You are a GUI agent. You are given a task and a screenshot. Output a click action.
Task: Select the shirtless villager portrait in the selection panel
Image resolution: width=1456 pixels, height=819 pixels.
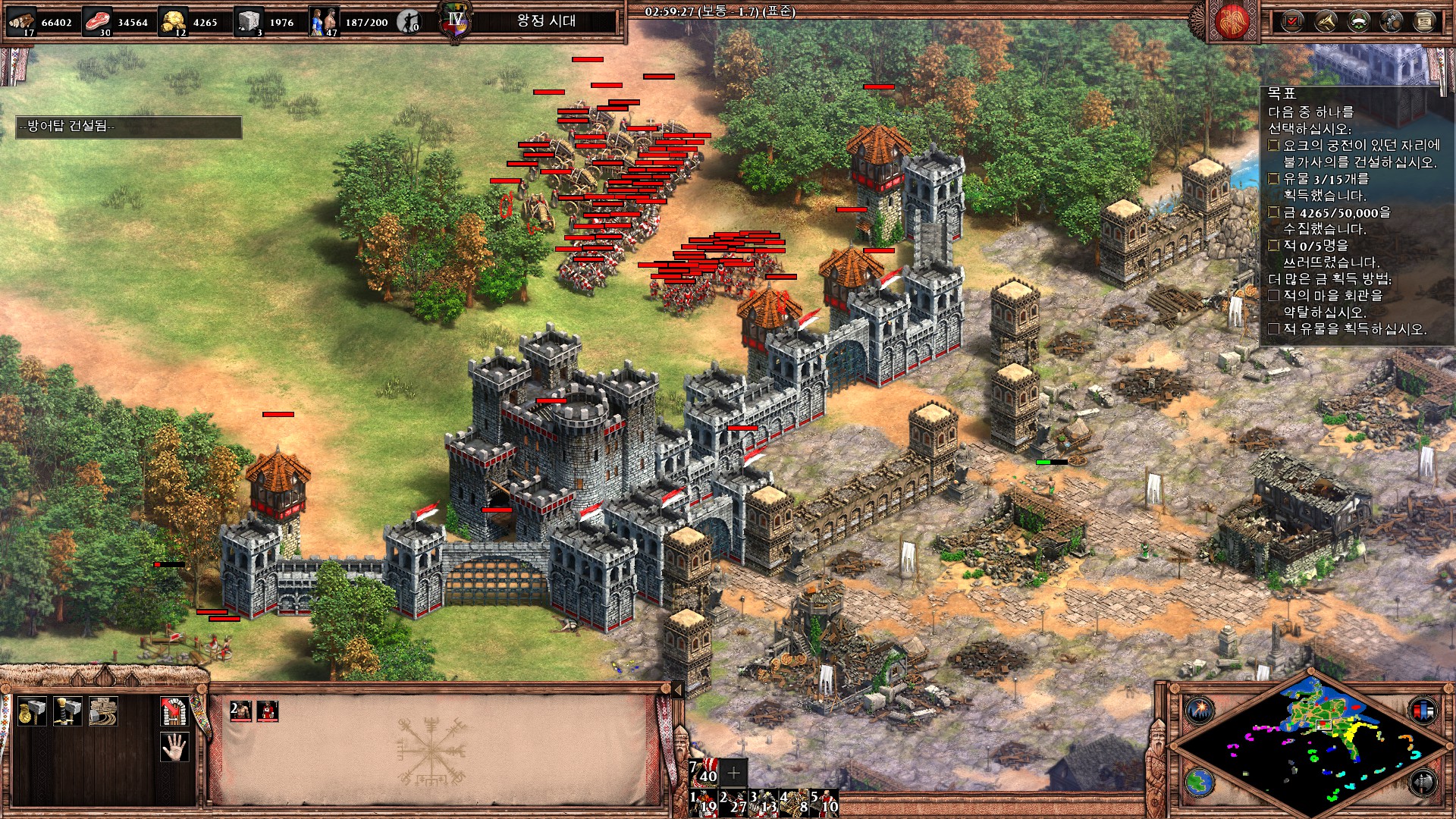coord(240,711)
